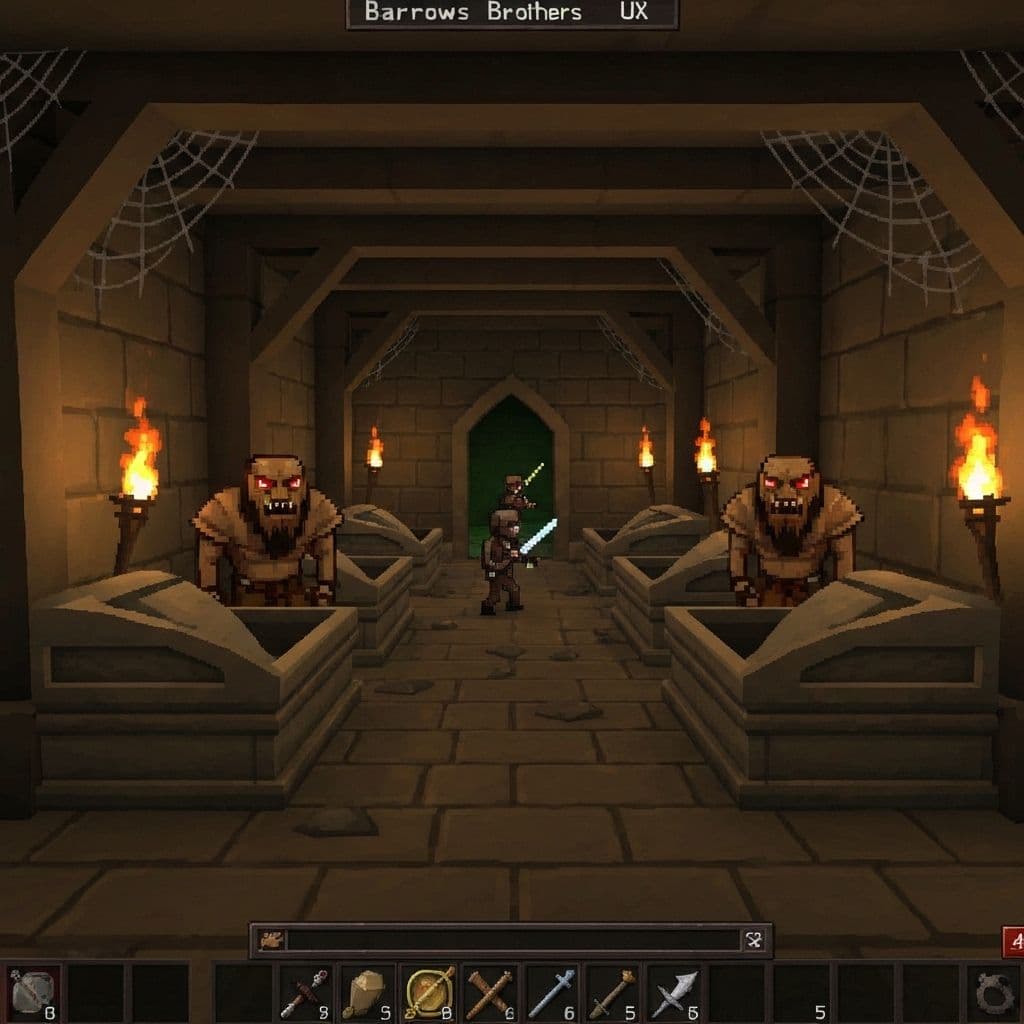This screenshot has width=1024, height=1024.
Task: Select the crossed wooden sticks slot
Action: (x=490, y=993)
